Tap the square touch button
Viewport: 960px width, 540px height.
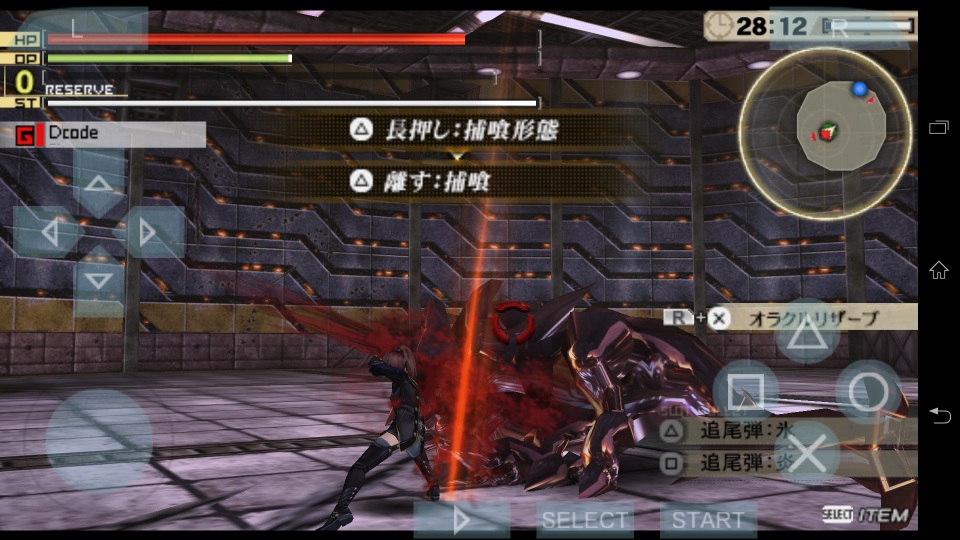[746, 390]
